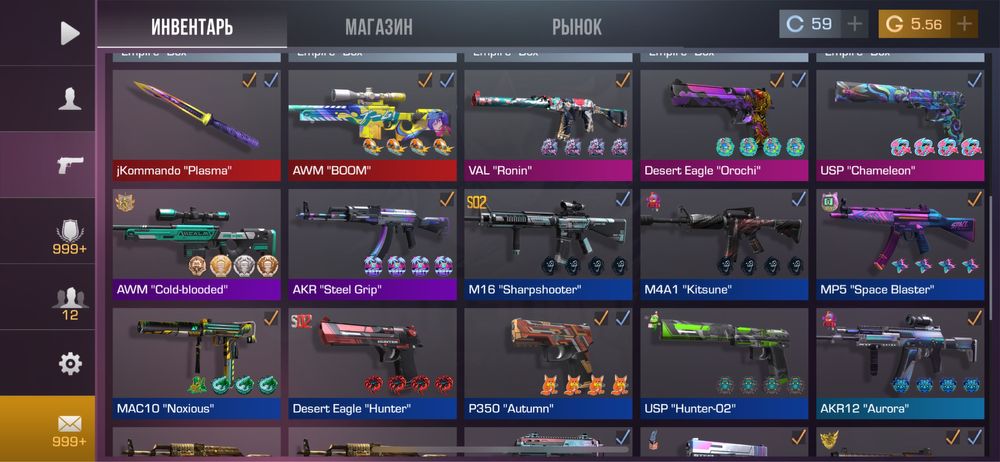Open the settings gear
The image size is (1000, 462).
(x=69, y=363)
